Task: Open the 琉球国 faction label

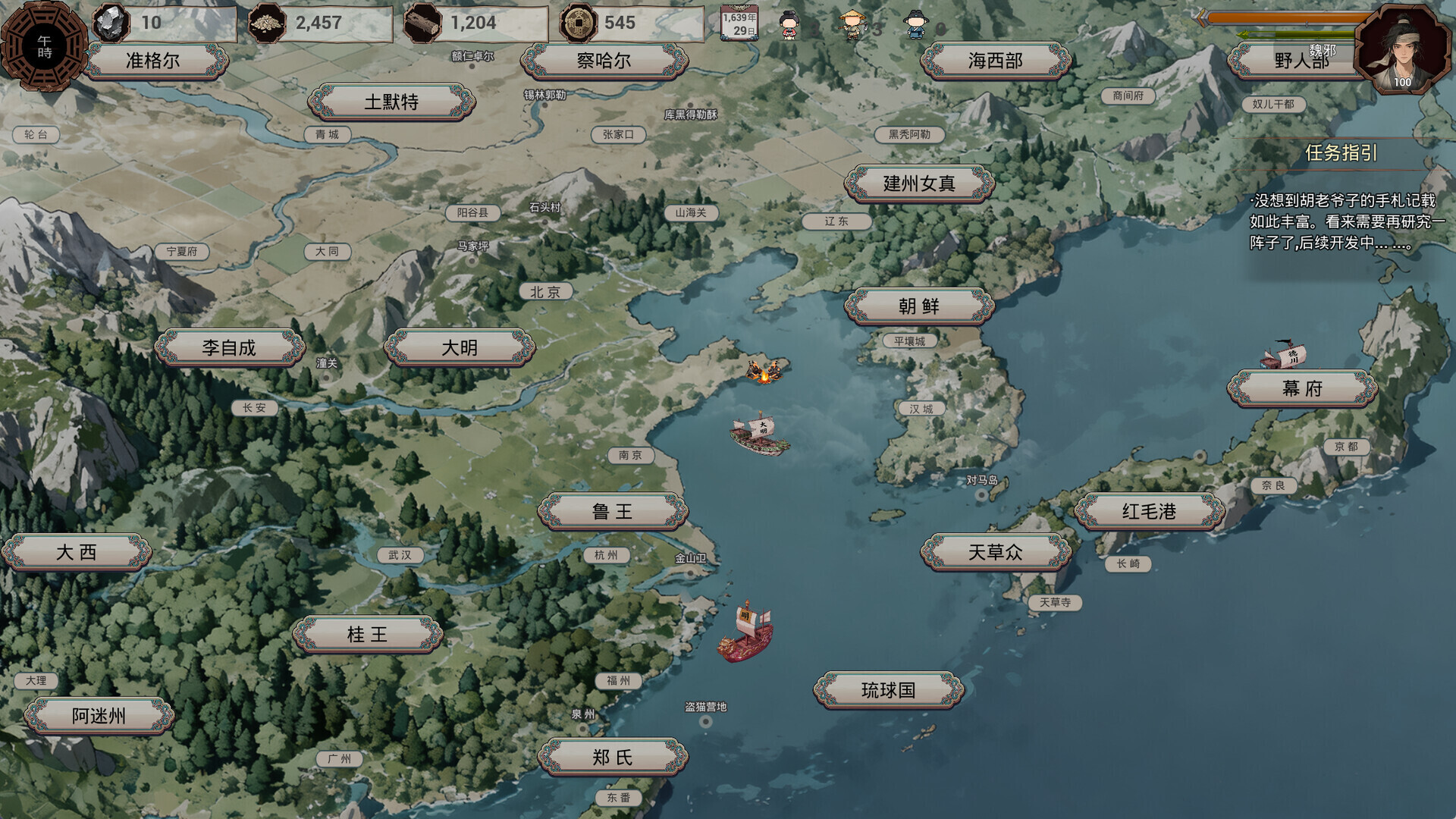Action: (x=888, y=690)
